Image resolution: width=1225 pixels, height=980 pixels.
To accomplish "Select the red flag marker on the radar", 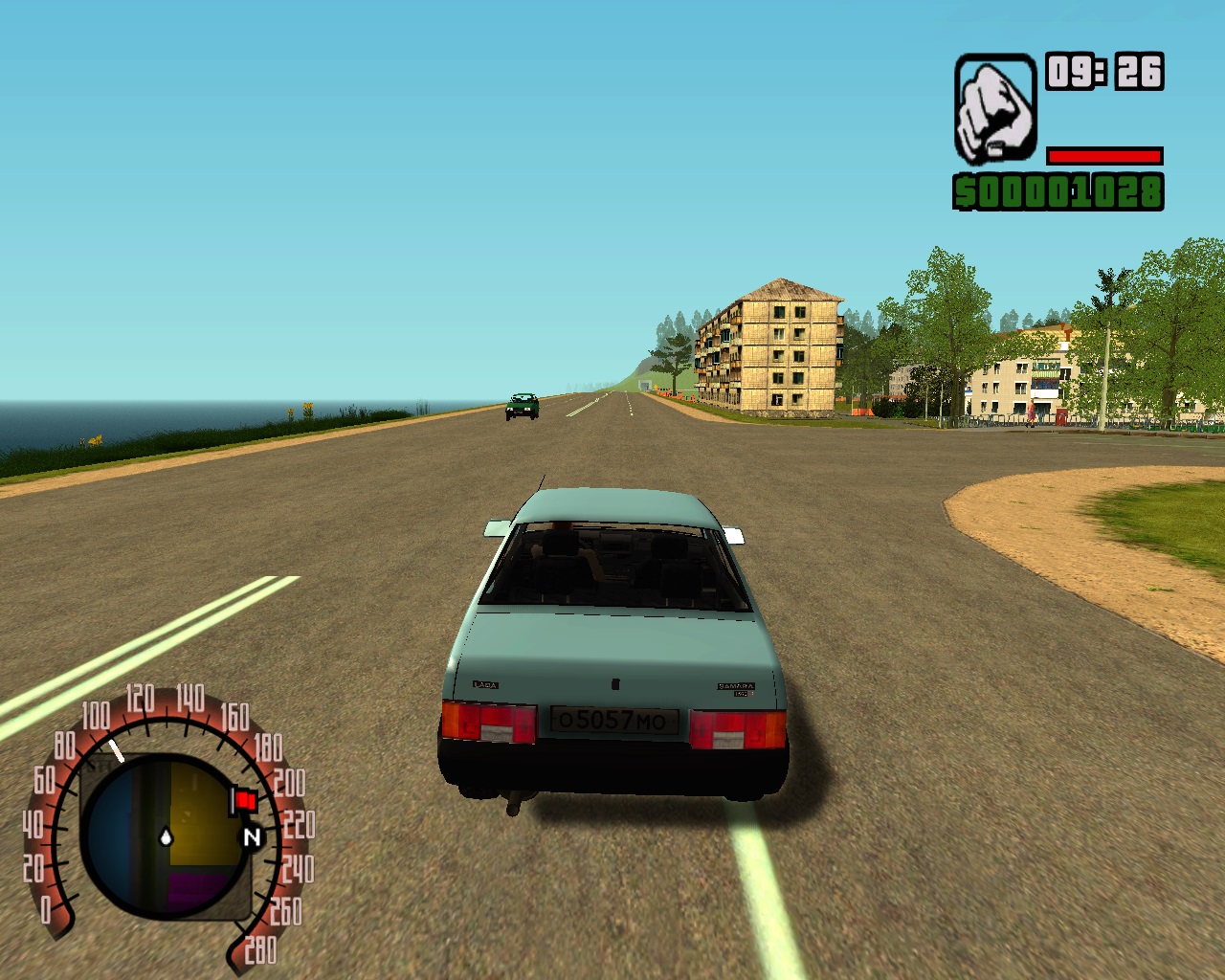I will click(243, 800).
